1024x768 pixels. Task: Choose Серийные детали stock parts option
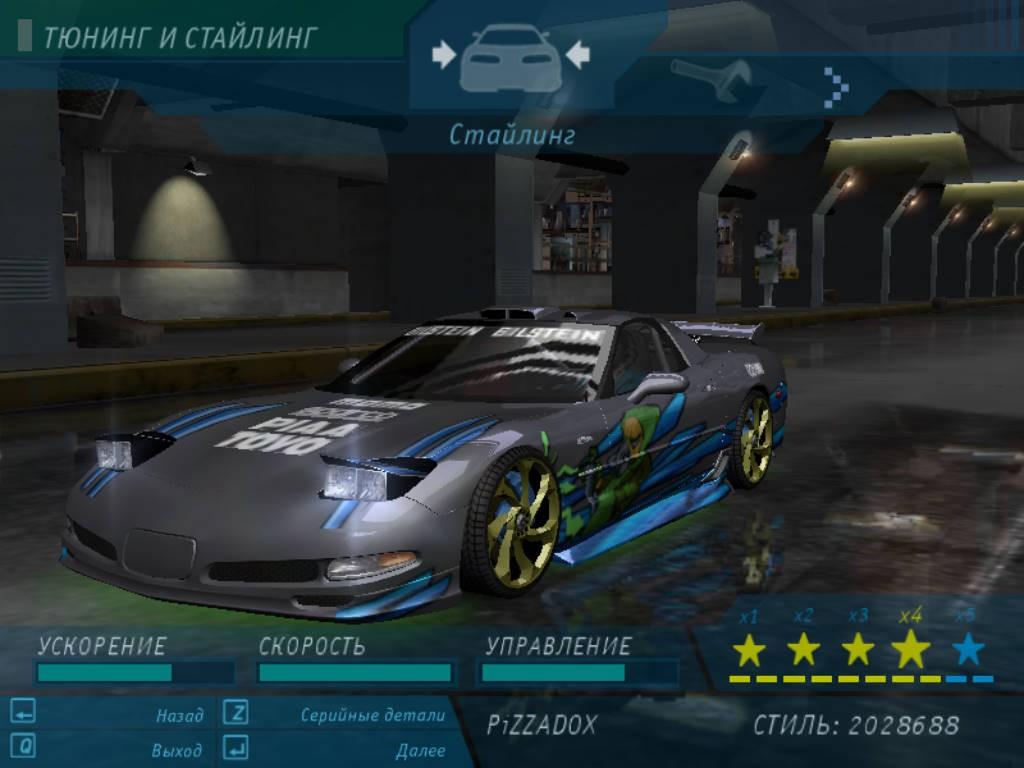click(372, 715)
